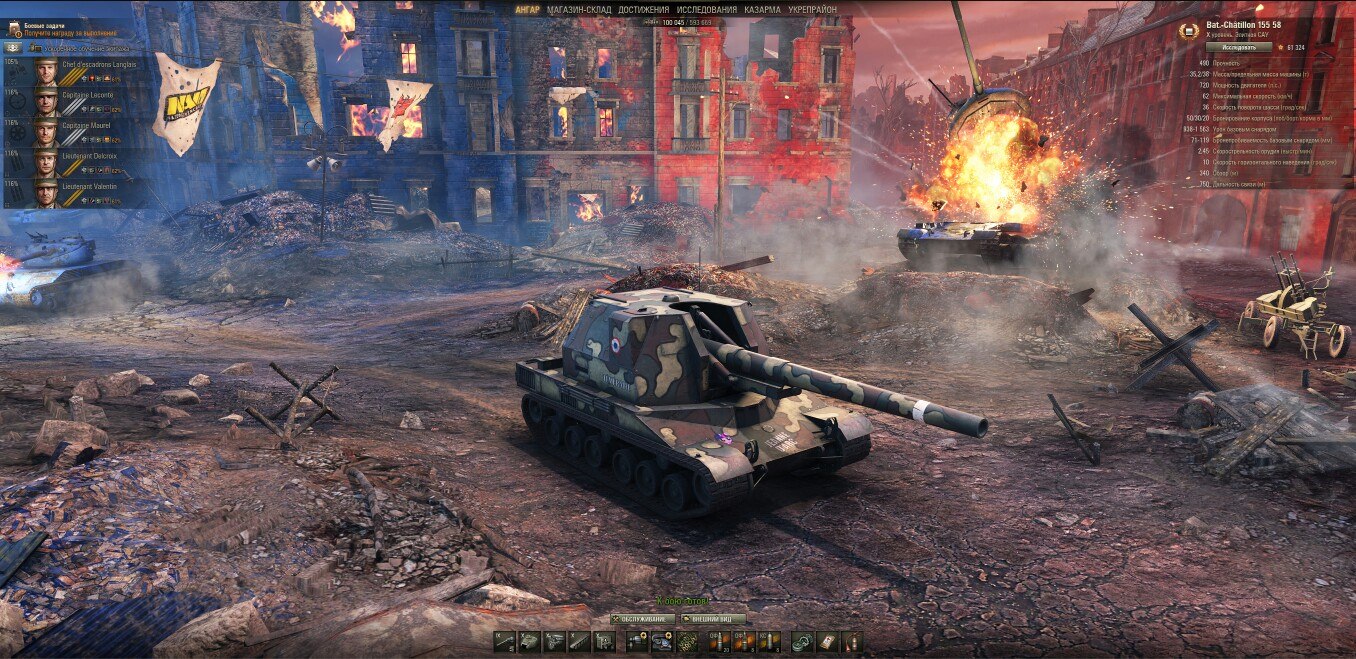Select the first-aid kit consumable slot
1356x659 pixels.
827,642
